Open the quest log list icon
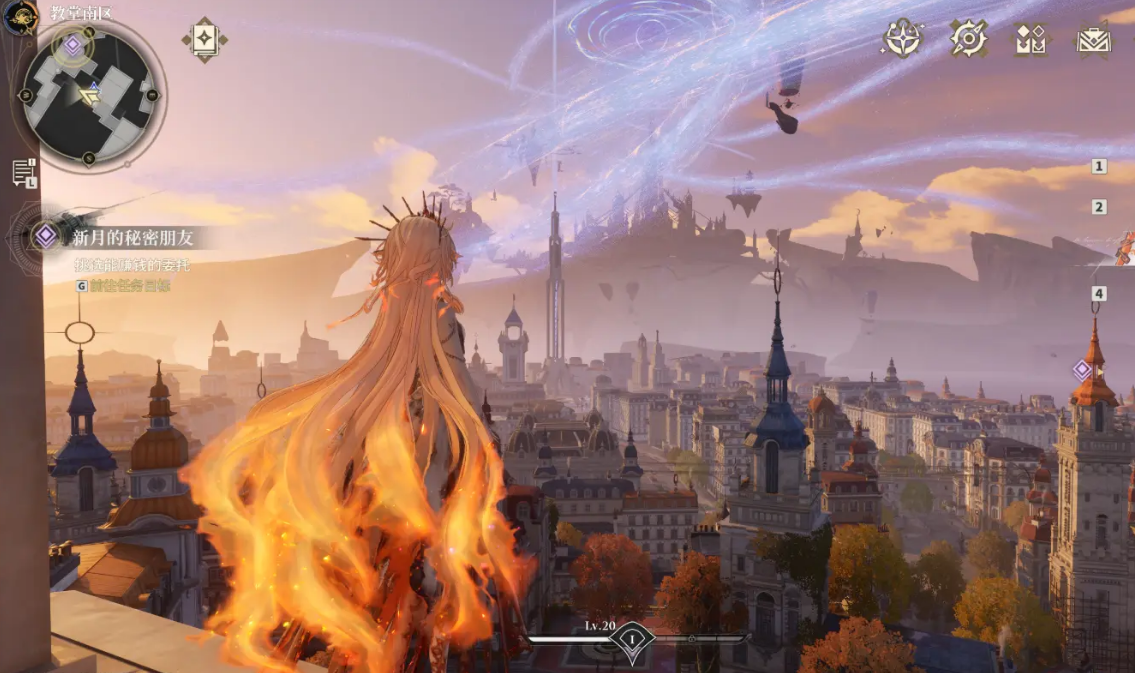1135x673 pixels. [24, 172]
